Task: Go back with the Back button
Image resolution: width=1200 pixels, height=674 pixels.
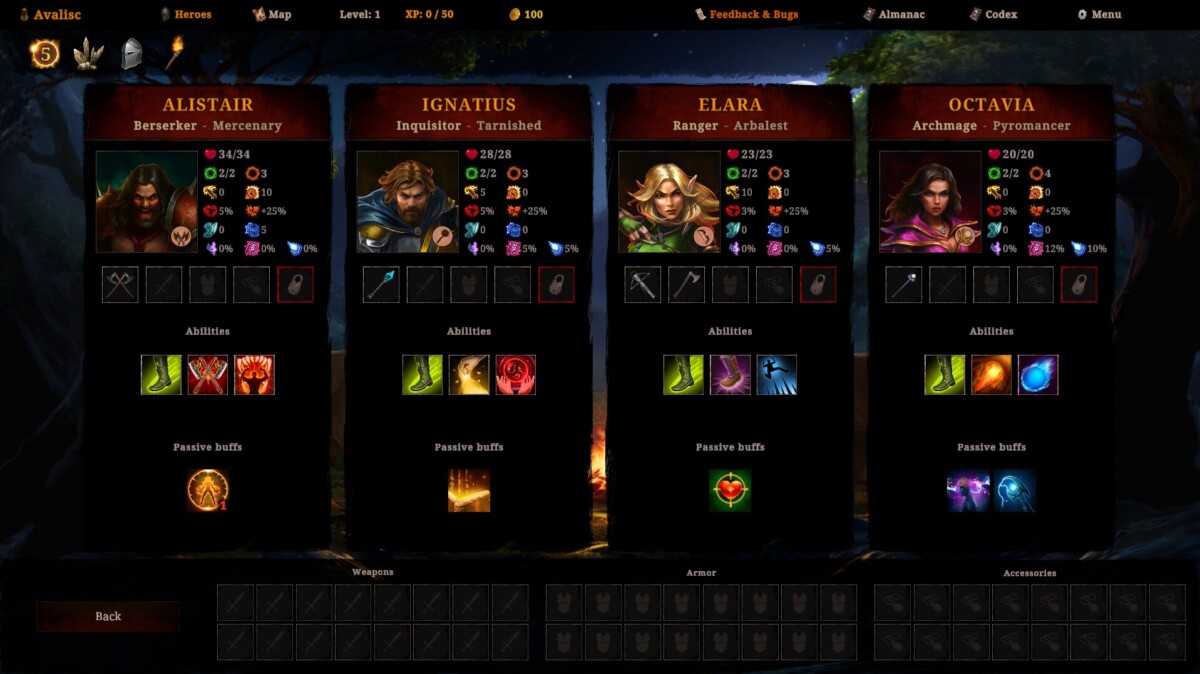Action: (108, 616)
